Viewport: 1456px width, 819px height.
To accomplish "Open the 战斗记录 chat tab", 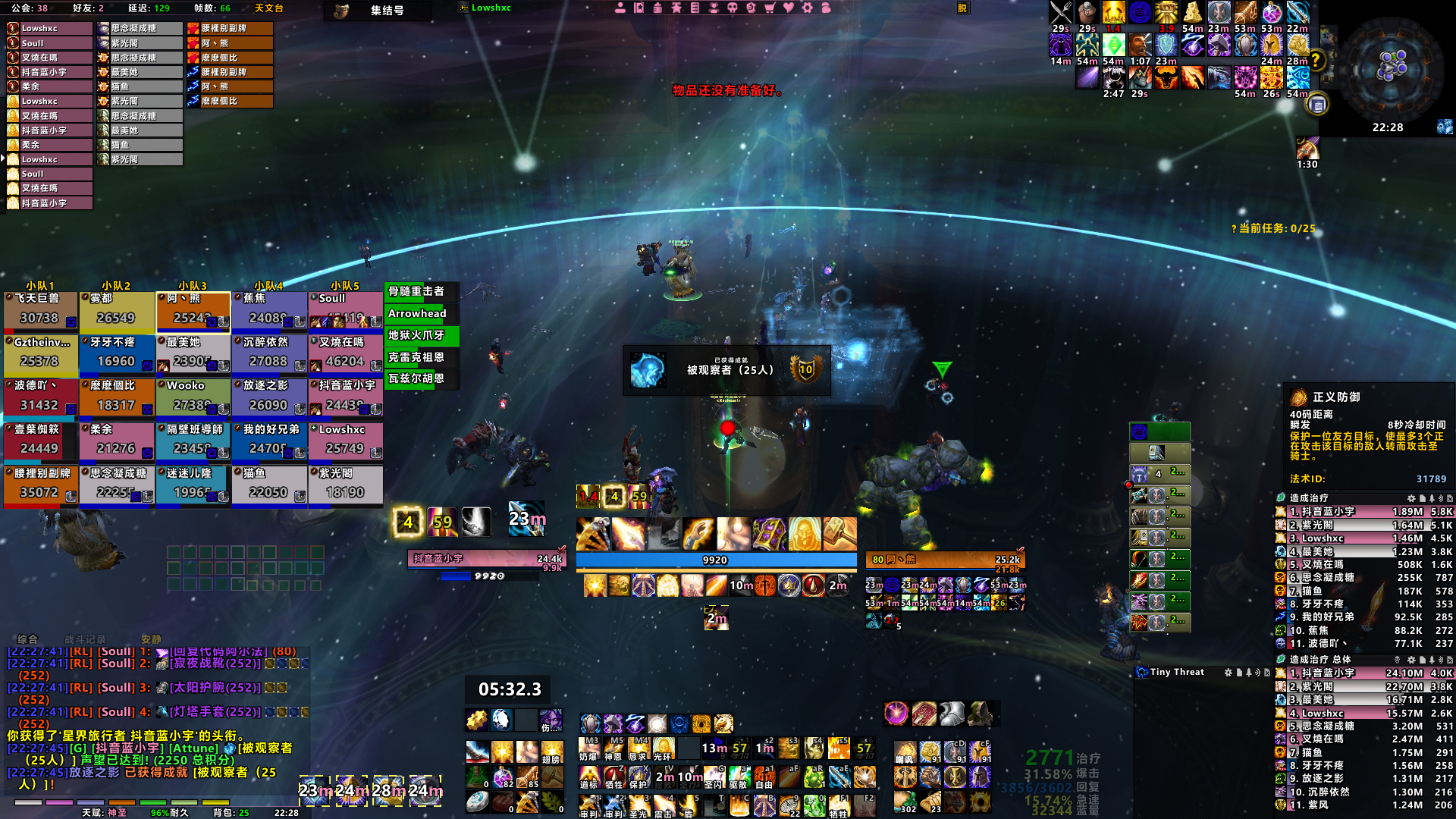I will coord(85,639).
